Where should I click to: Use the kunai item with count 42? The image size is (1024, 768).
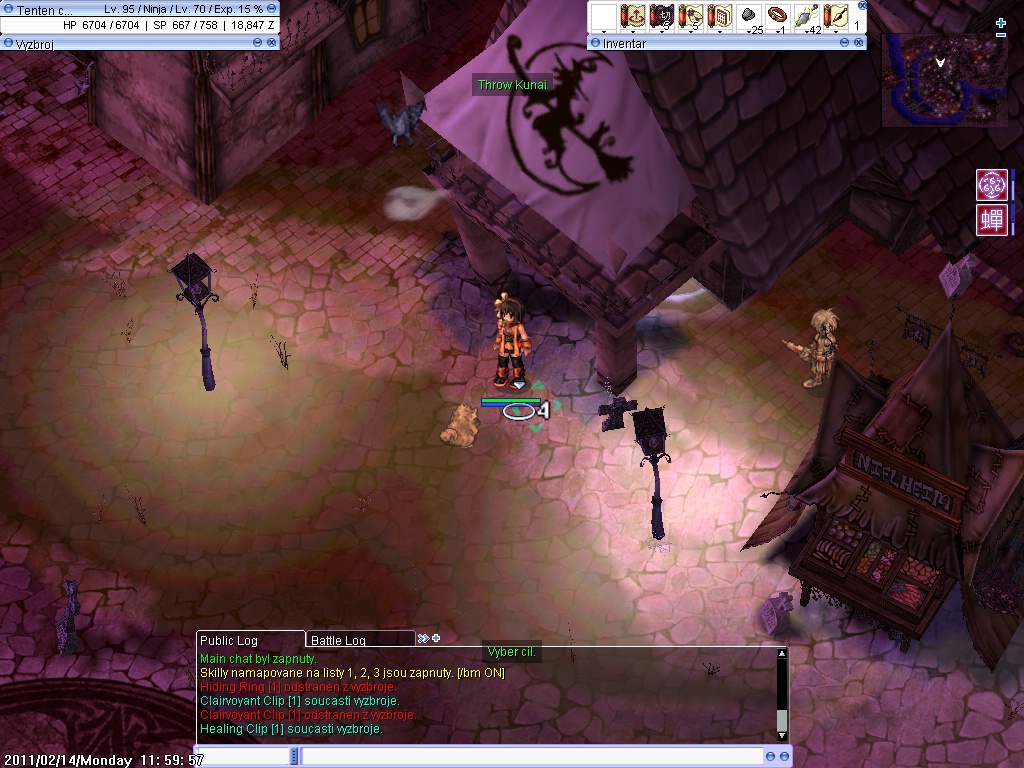(x=807, y=17)
